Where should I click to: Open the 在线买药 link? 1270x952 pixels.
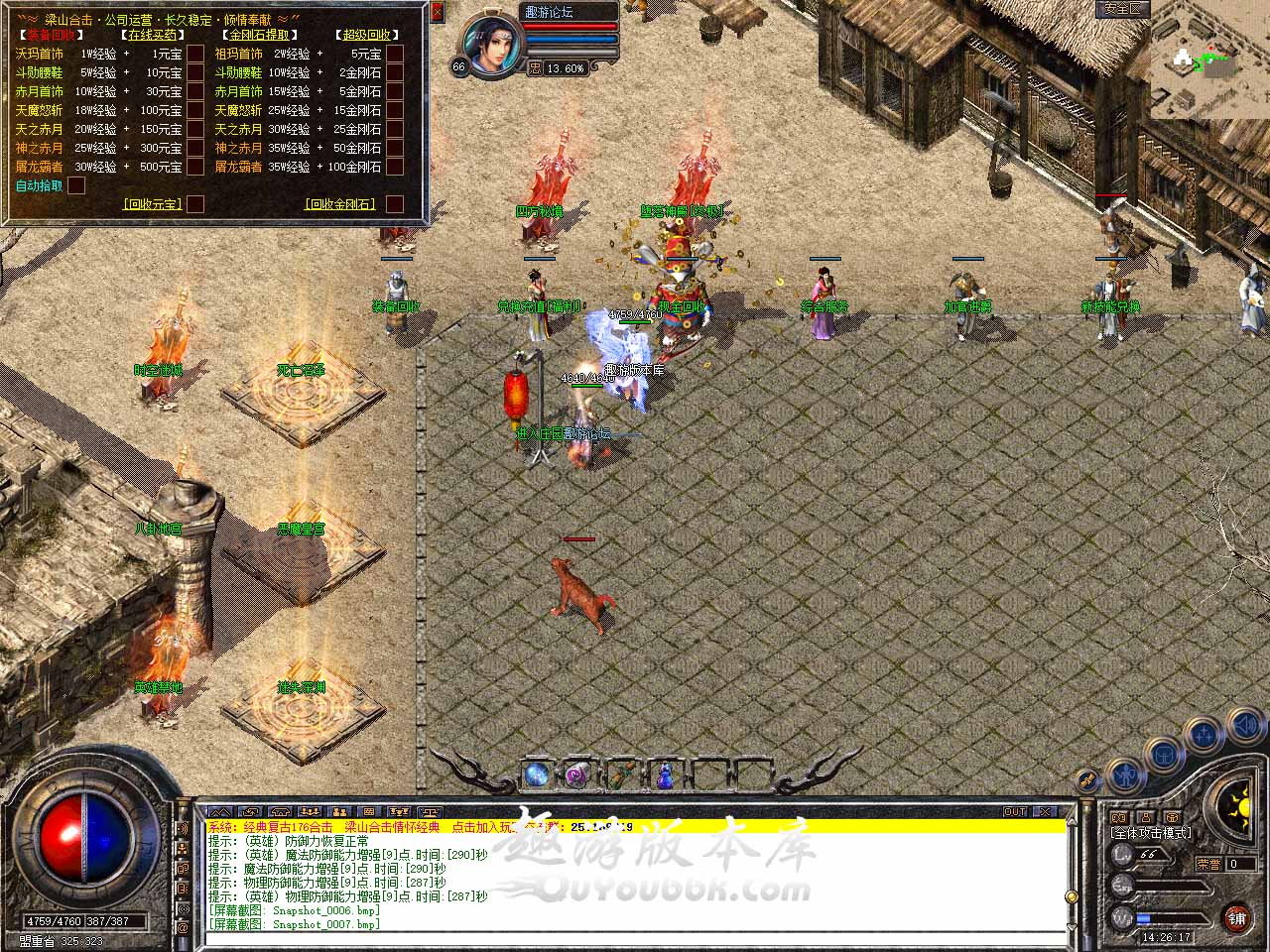point(152,35)
